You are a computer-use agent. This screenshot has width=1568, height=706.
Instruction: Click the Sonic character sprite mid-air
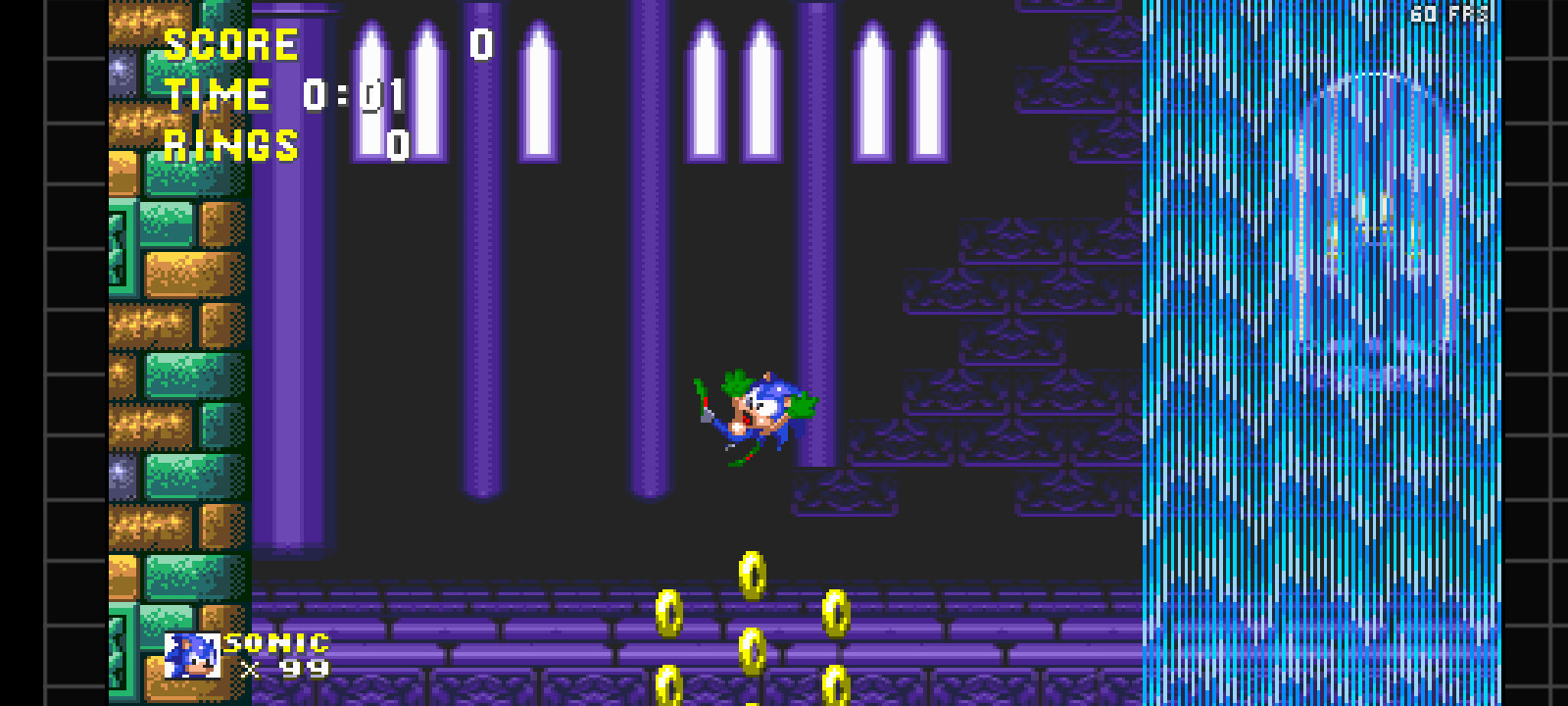click(759, 412)
